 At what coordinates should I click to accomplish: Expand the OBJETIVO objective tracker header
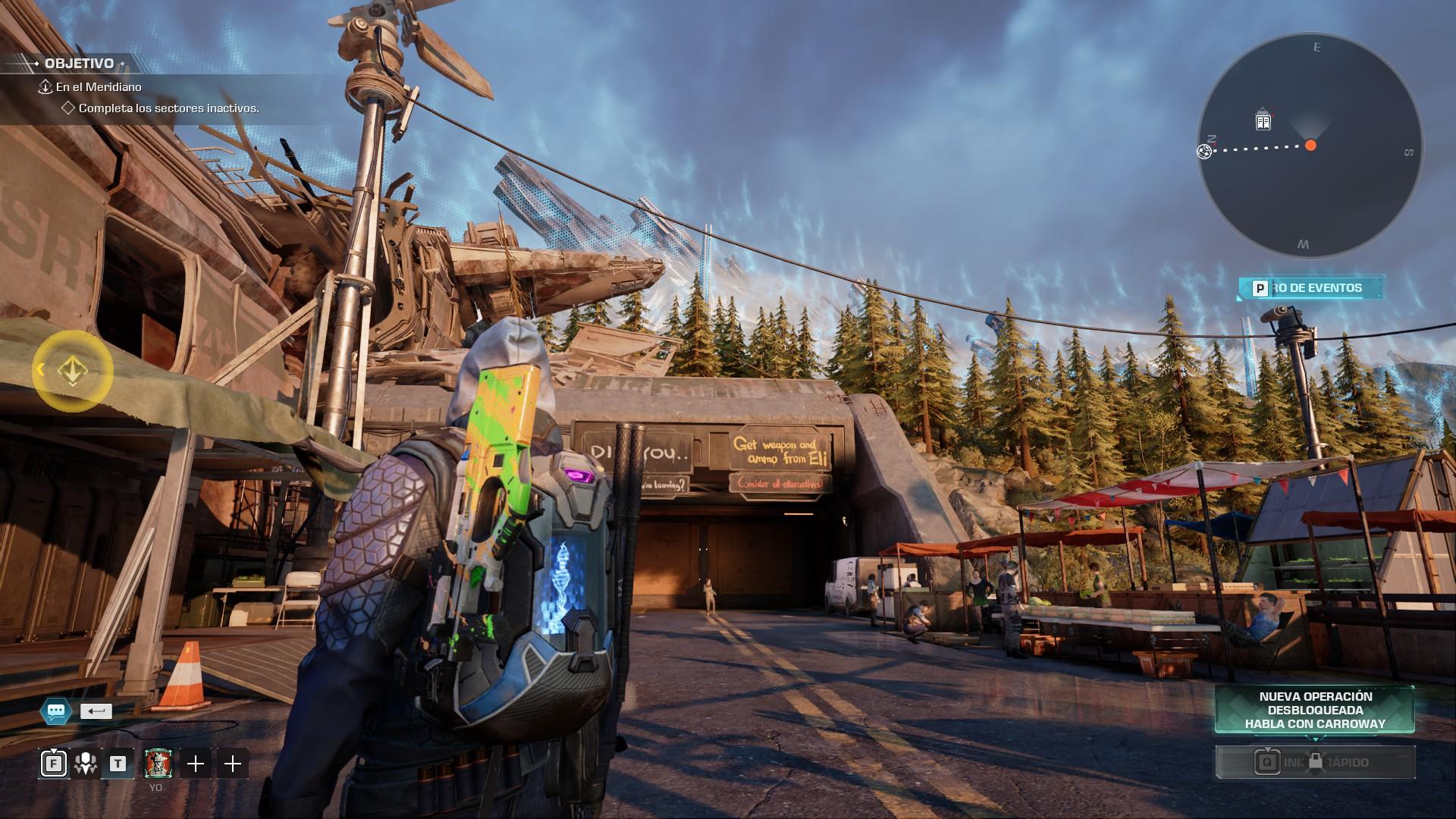pos(79,64)
